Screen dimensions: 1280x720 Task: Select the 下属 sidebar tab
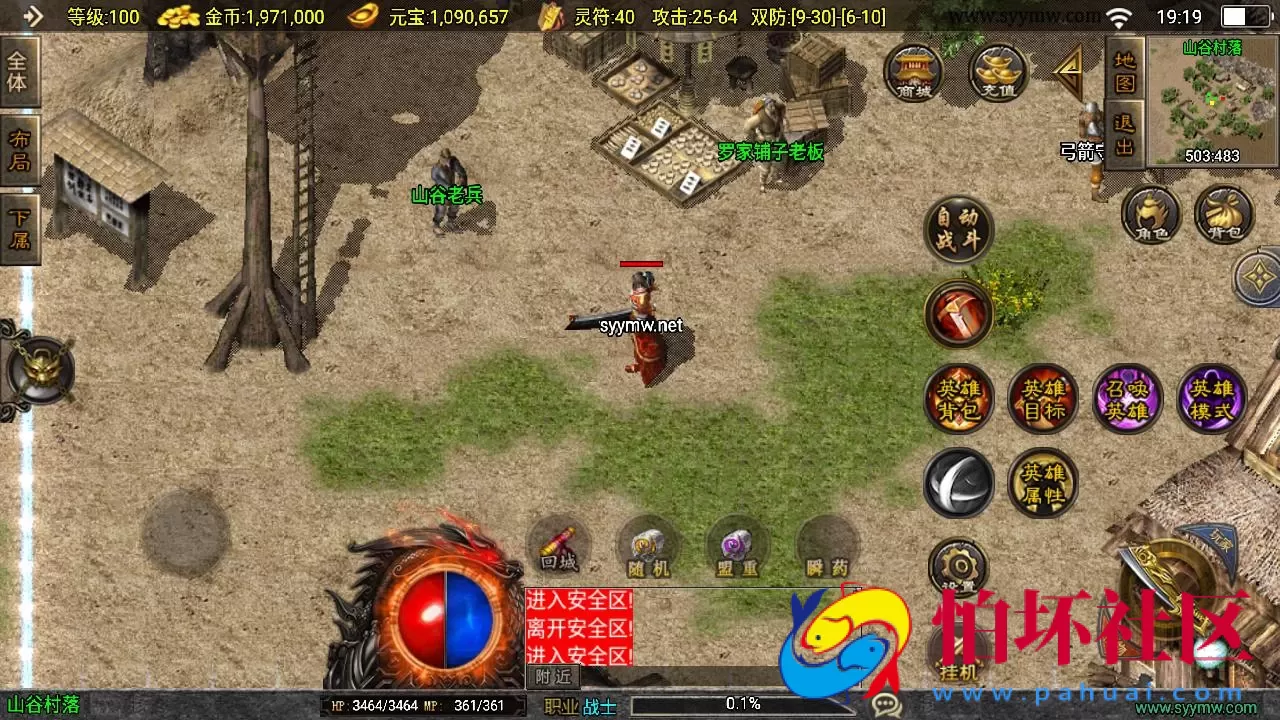pos(19,225)
